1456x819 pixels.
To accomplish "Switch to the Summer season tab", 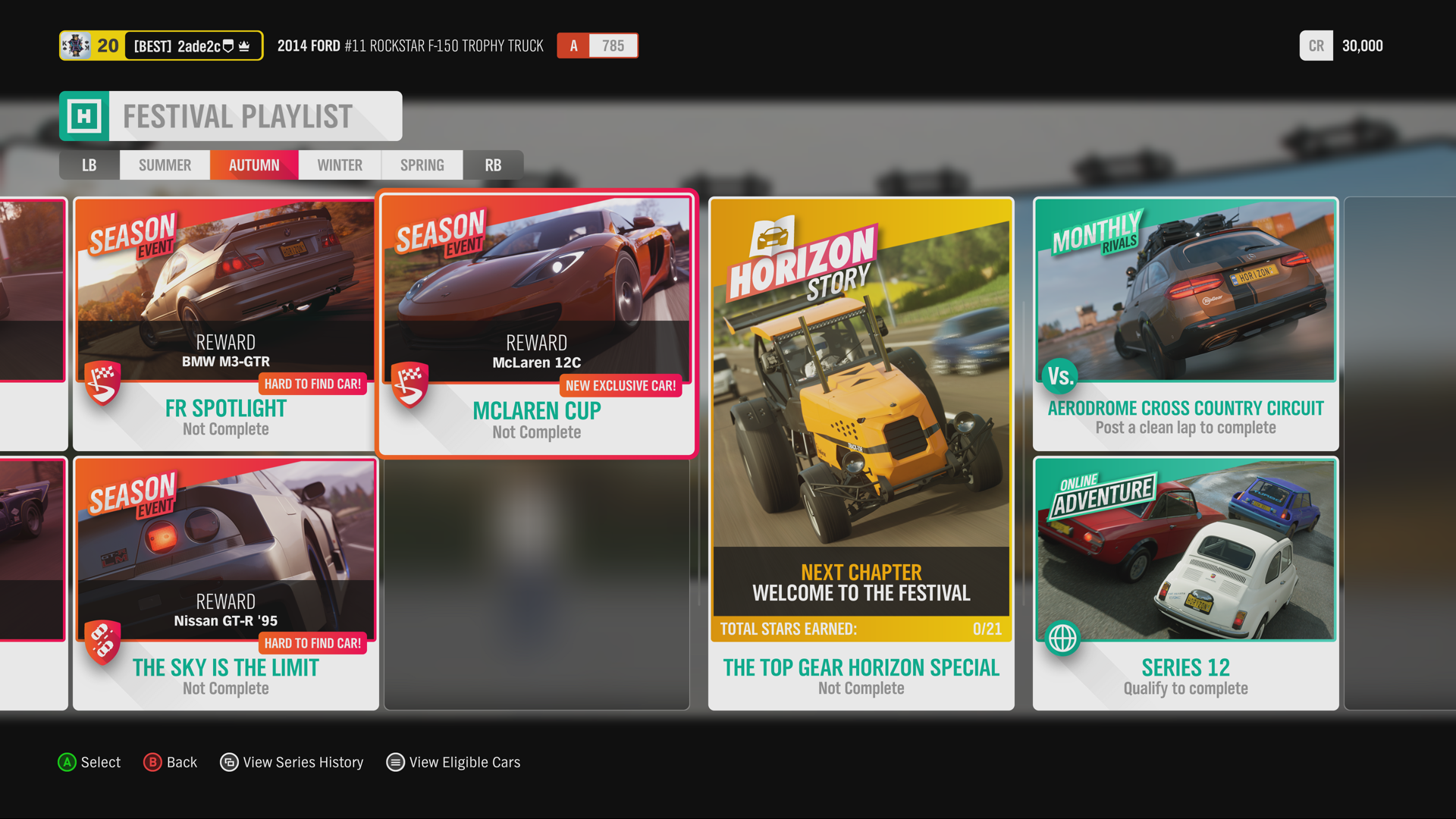I will [165, 165].
